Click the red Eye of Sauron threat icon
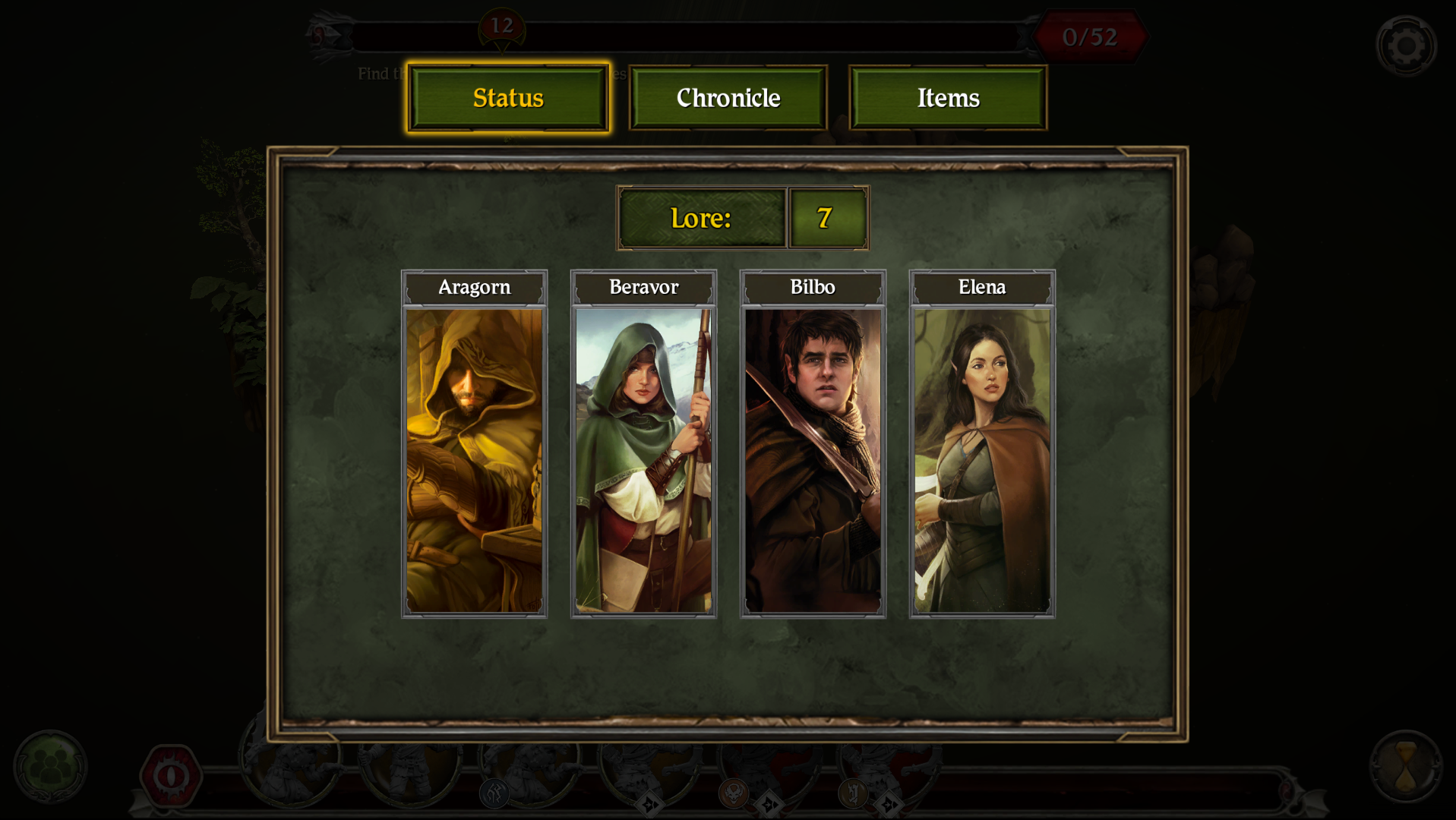Image resolution: width=1456 pixels, height=820 pixels. tap(171, 774)
